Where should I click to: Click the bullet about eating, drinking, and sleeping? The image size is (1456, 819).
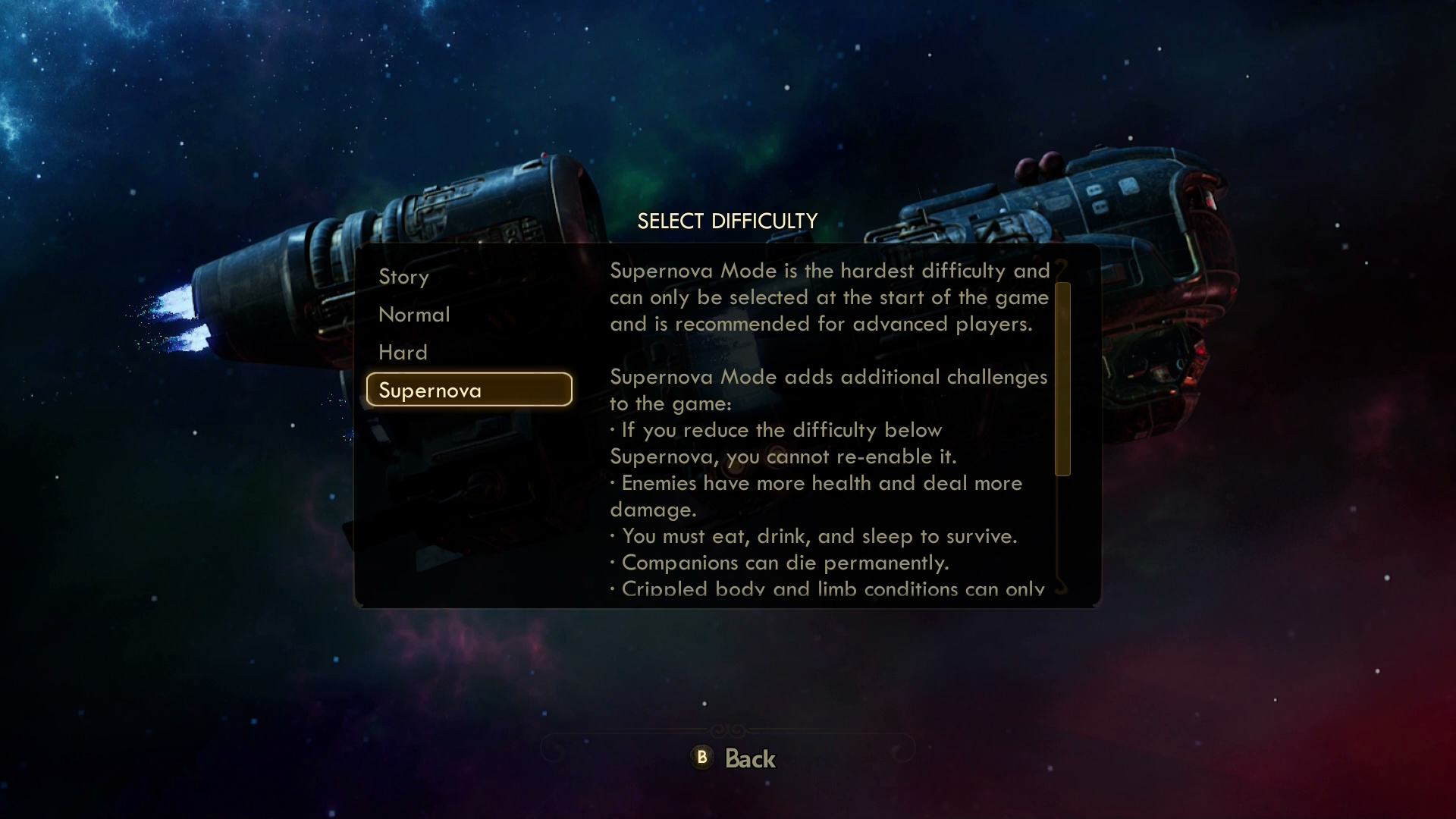tap(814, 536)
